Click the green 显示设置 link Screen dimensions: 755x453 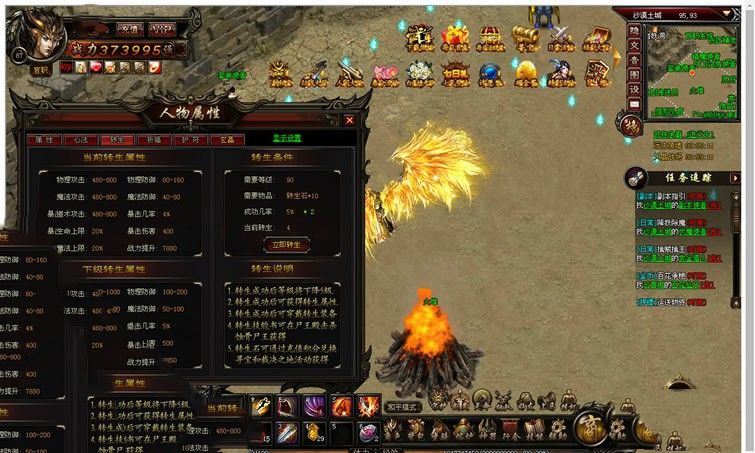tap(287, 138)
